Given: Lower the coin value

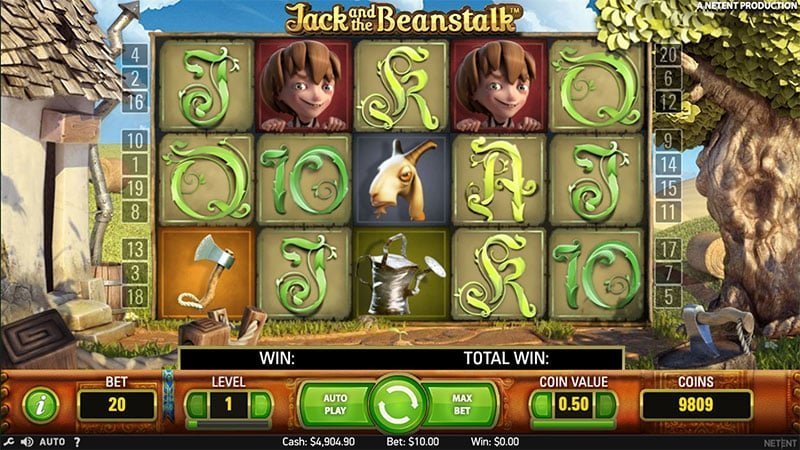Looking at the screenshot, I should tap(541, 405).
